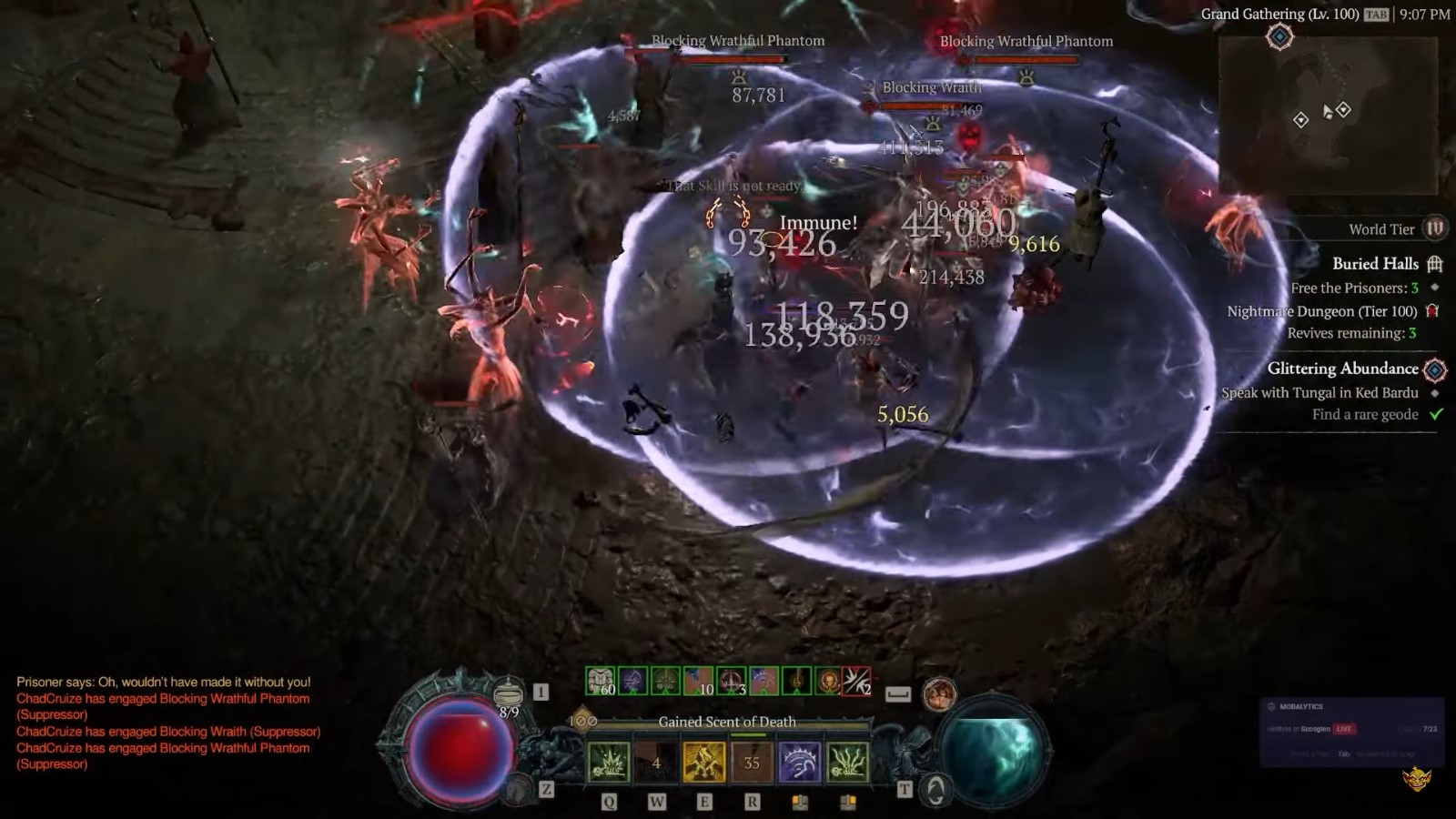Trigger the golden E slot ultimate skill
This screenshot has width=1456, height=819.
704,760
